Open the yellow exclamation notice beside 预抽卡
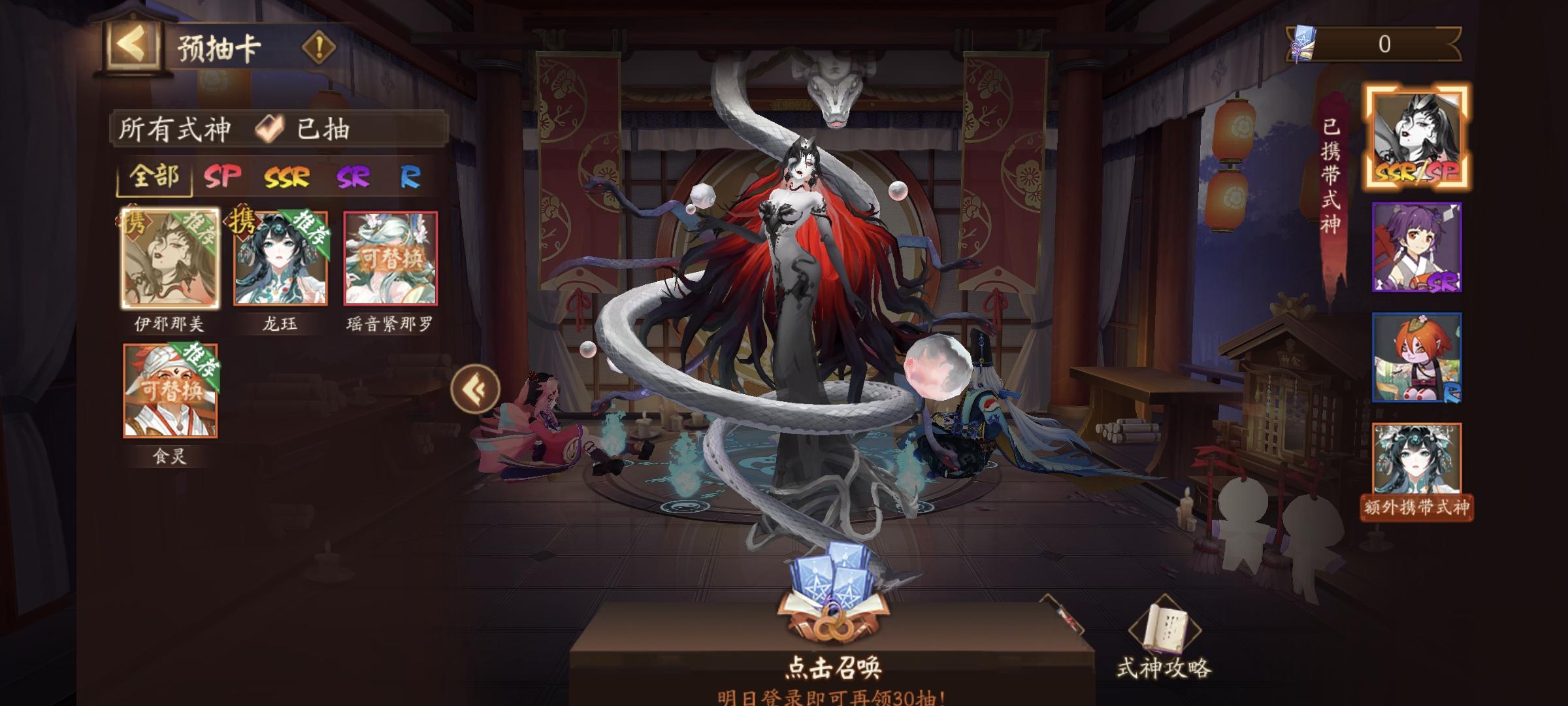Viewport: 1568px width, 706px height. [318, 47]
